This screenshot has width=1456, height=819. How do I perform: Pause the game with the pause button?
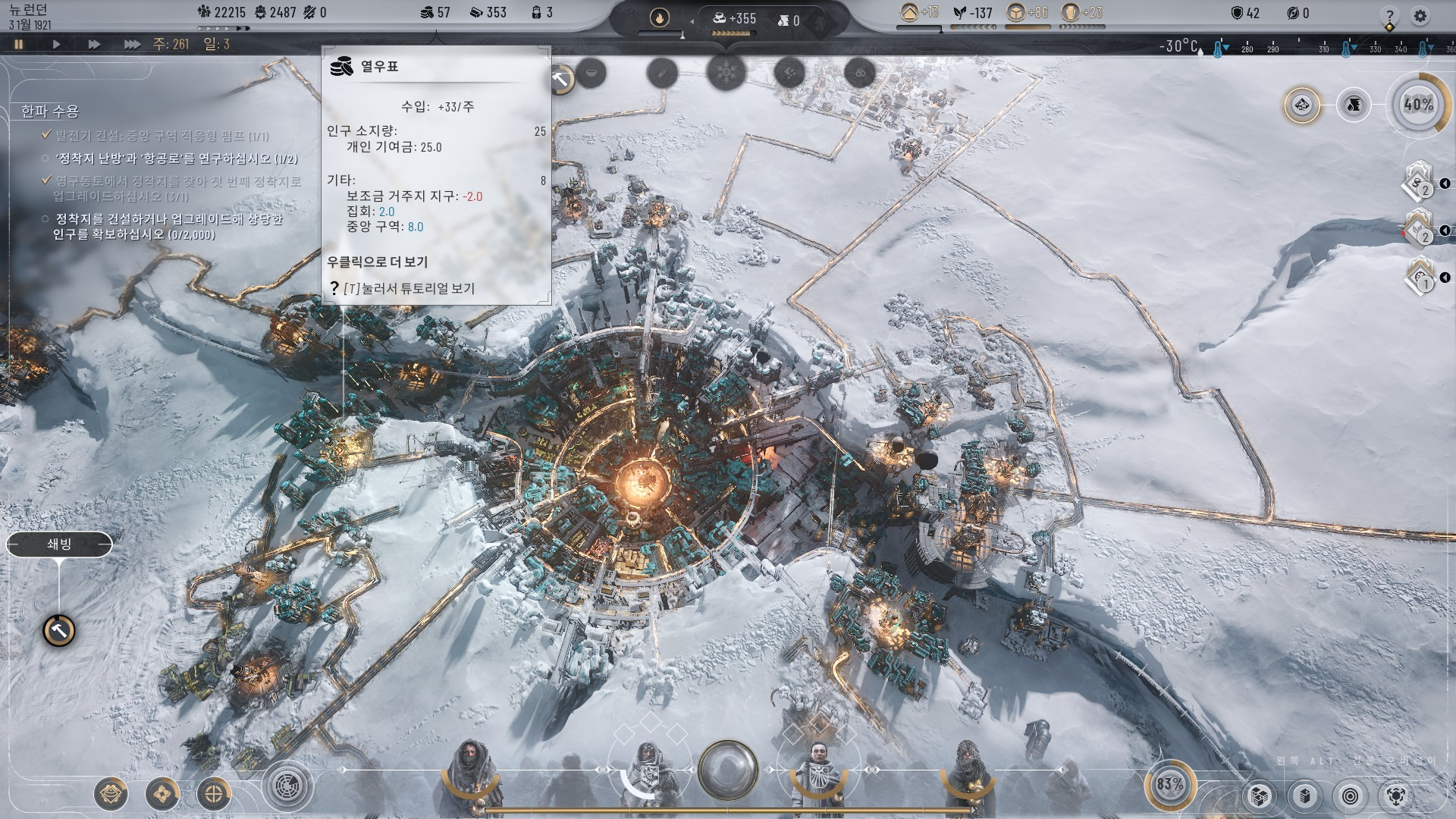coord(19,45)
